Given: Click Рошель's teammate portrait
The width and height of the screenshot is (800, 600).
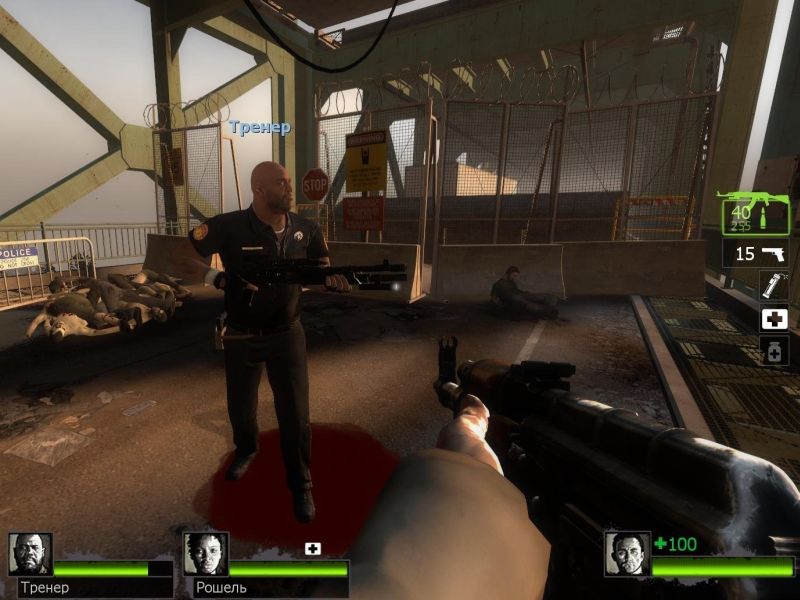Looking at the screenshot, I should coord(205,553).
